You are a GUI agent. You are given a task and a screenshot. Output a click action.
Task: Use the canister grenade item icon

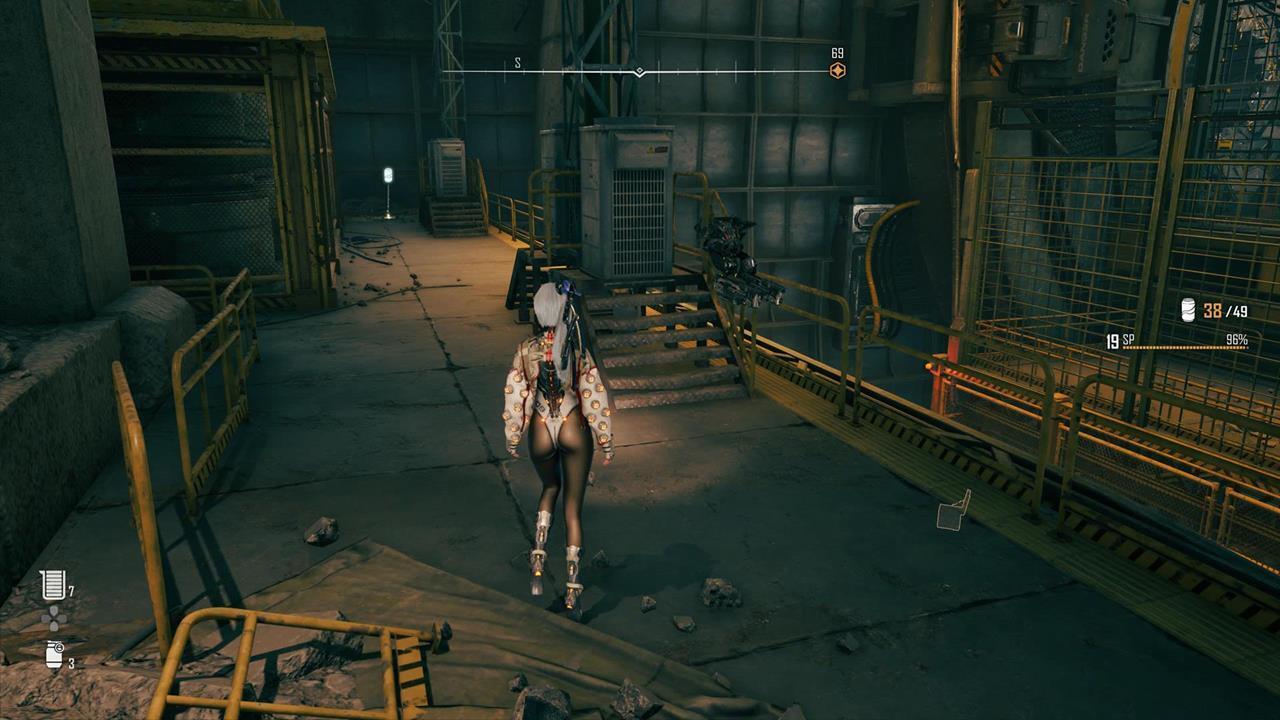point(54,655)
